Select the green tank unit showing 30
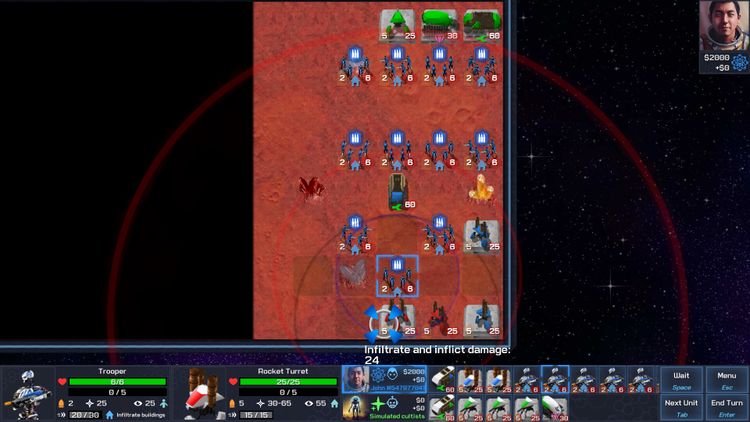 coord(439,24)
